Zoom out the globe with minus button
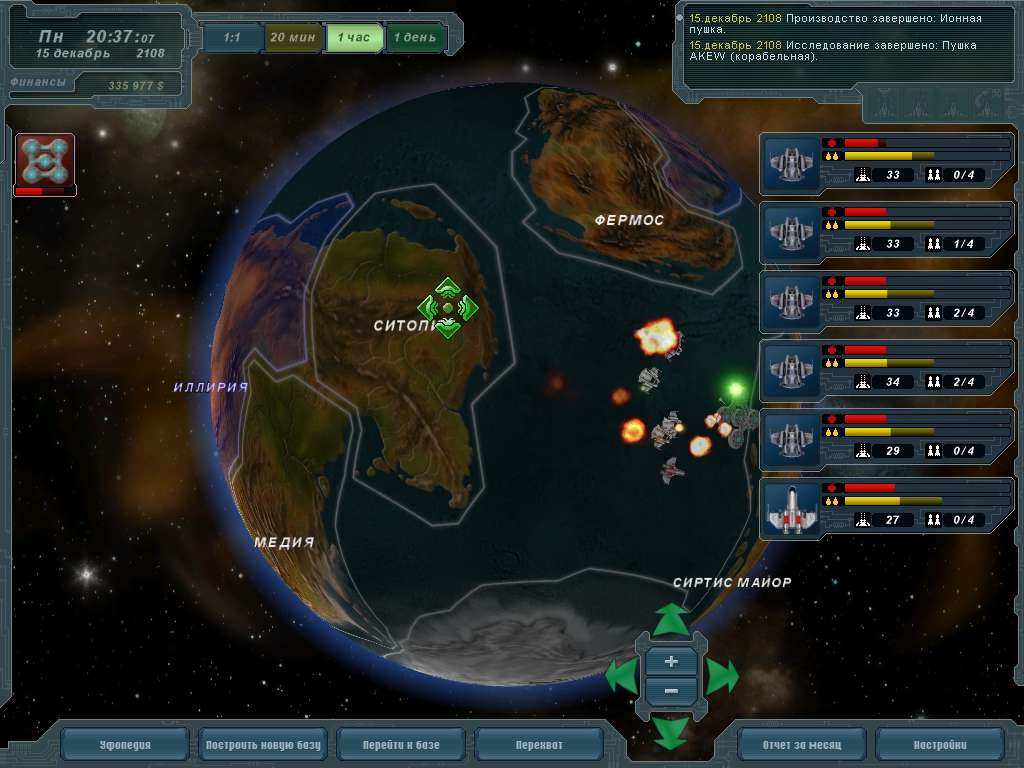 671,690
